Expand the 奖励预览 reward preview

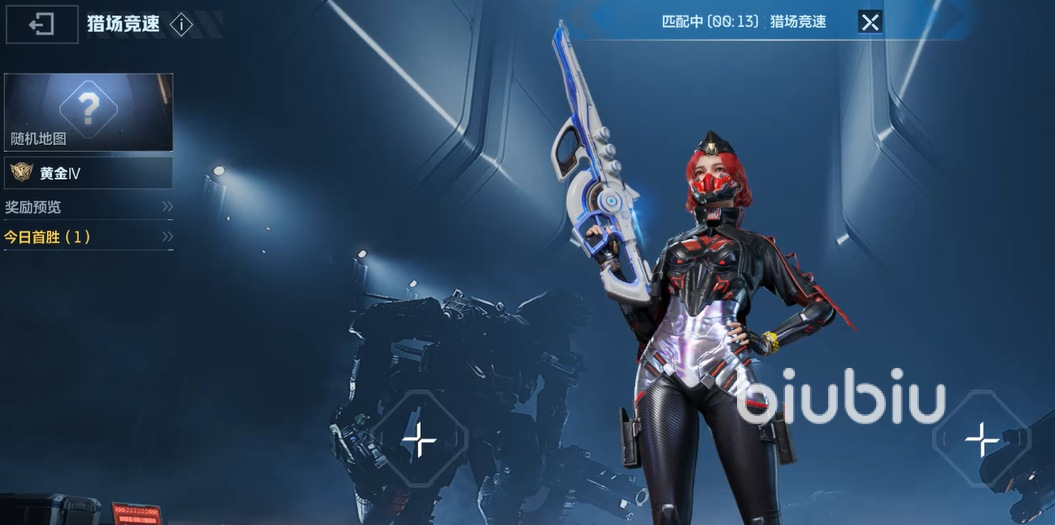[x=88, y=207]
